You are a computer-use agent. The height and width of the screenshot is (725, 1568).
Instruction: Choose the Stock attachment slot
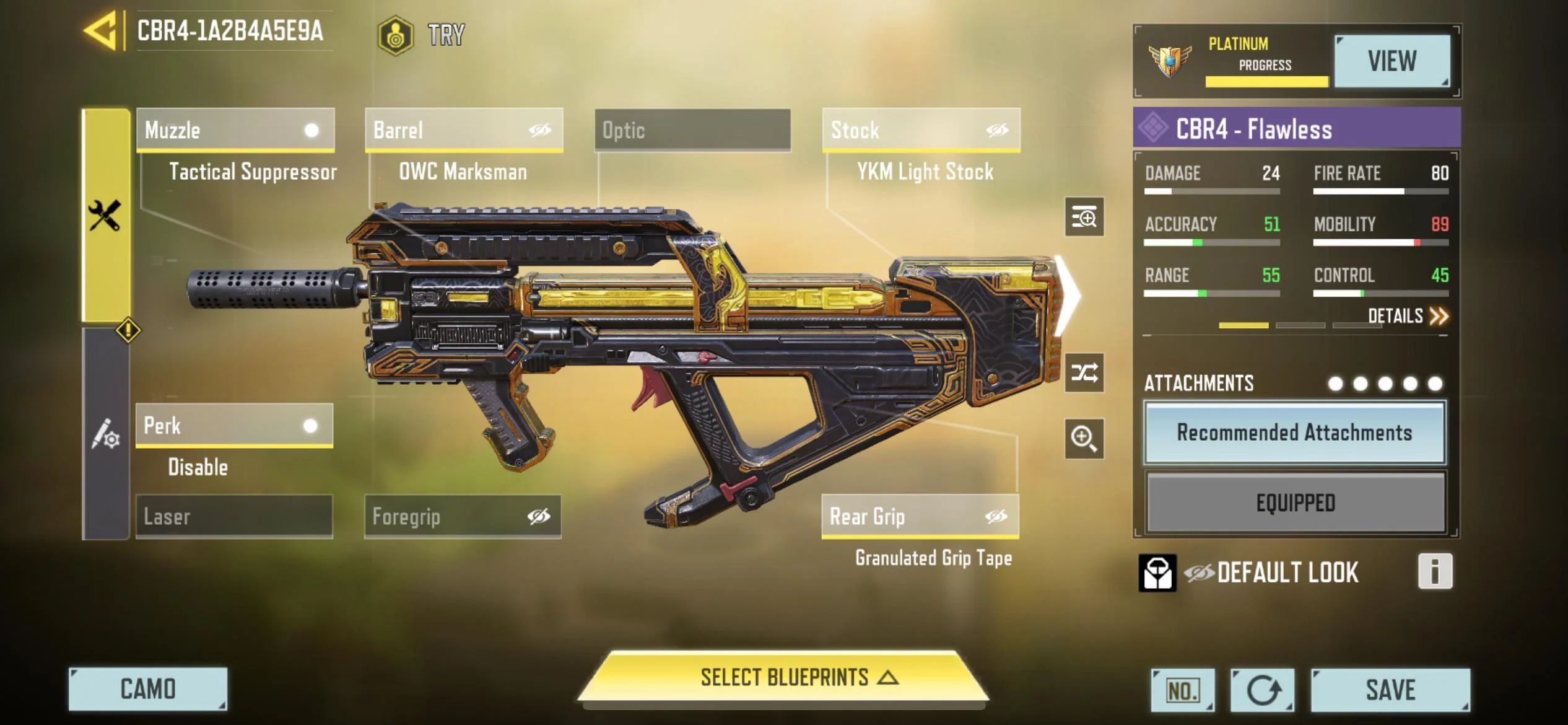tap(921, 130)
